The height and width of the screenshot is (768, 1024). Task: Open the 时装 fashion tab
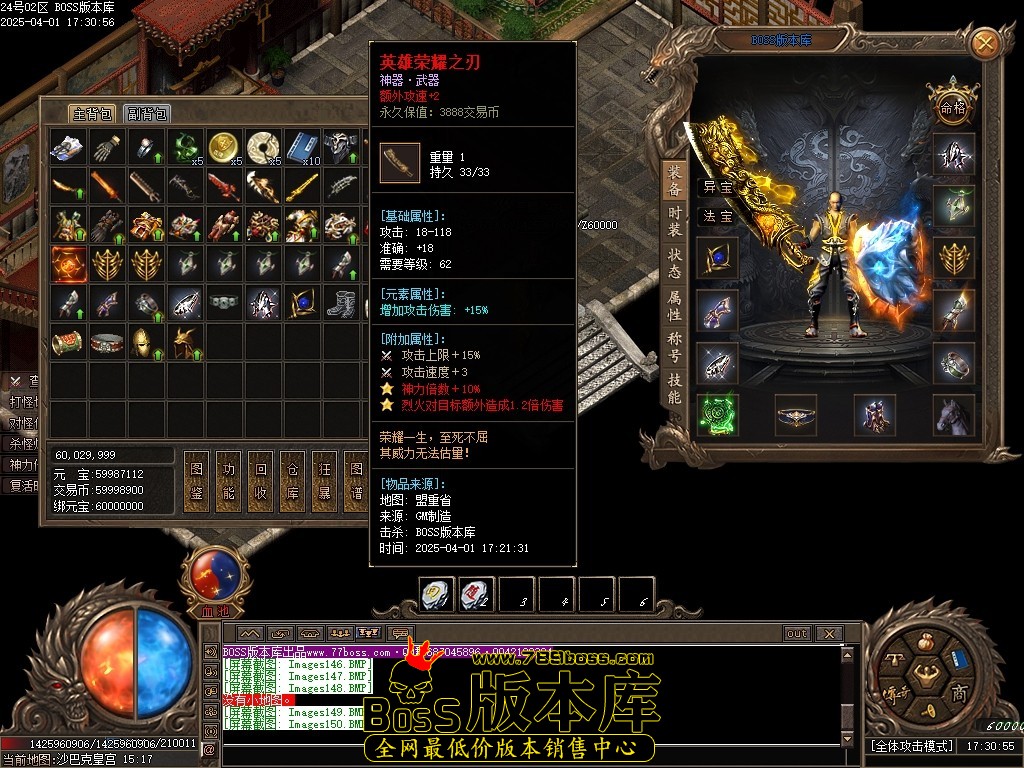point(675,221)
